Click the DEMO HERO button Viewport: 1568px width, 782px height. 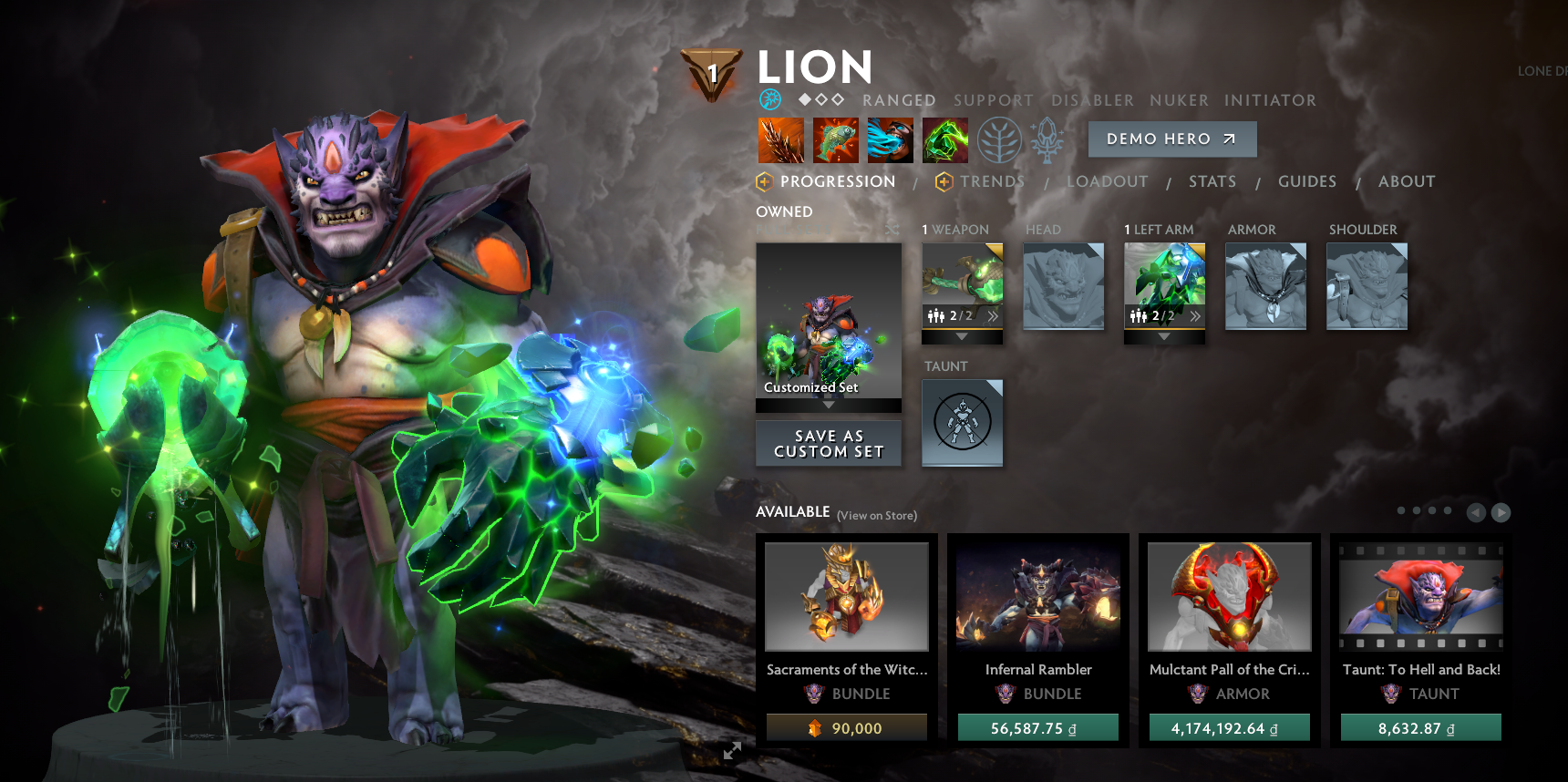click(1172, 139)
